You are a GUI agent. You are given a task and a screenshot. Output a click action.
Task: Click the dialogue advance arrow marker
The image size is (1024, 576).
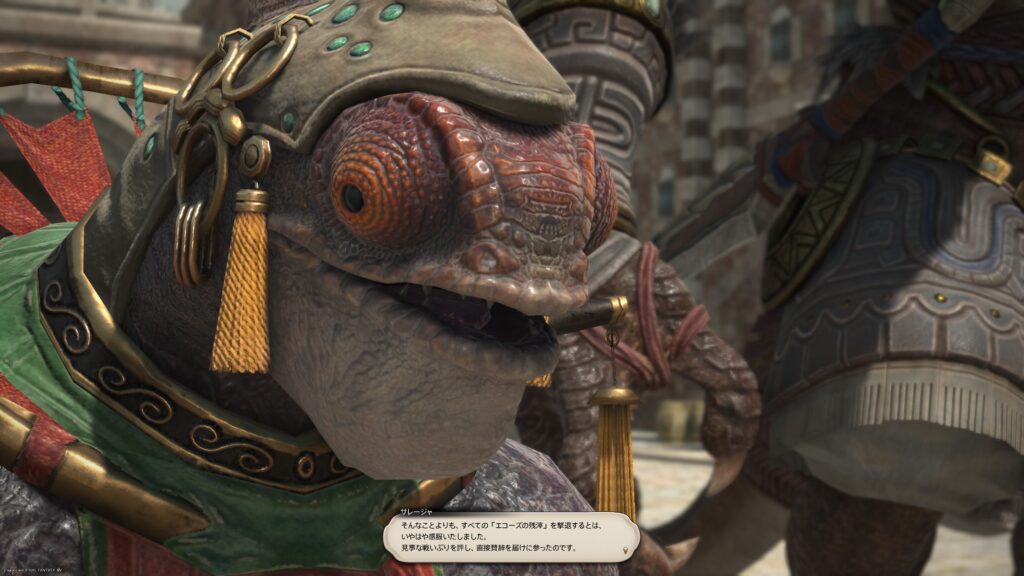coord(627,551)
